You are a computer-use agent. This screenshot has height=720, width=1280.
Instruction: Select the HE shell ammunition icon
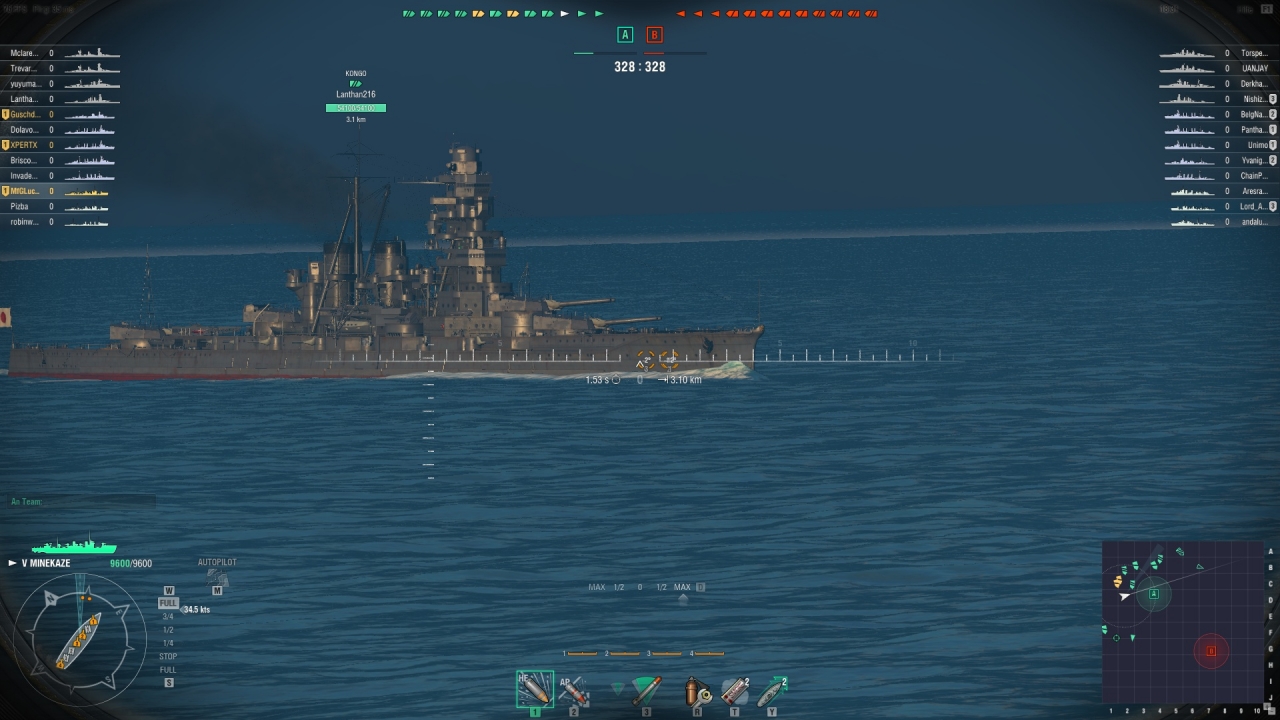tap(534, 689)
